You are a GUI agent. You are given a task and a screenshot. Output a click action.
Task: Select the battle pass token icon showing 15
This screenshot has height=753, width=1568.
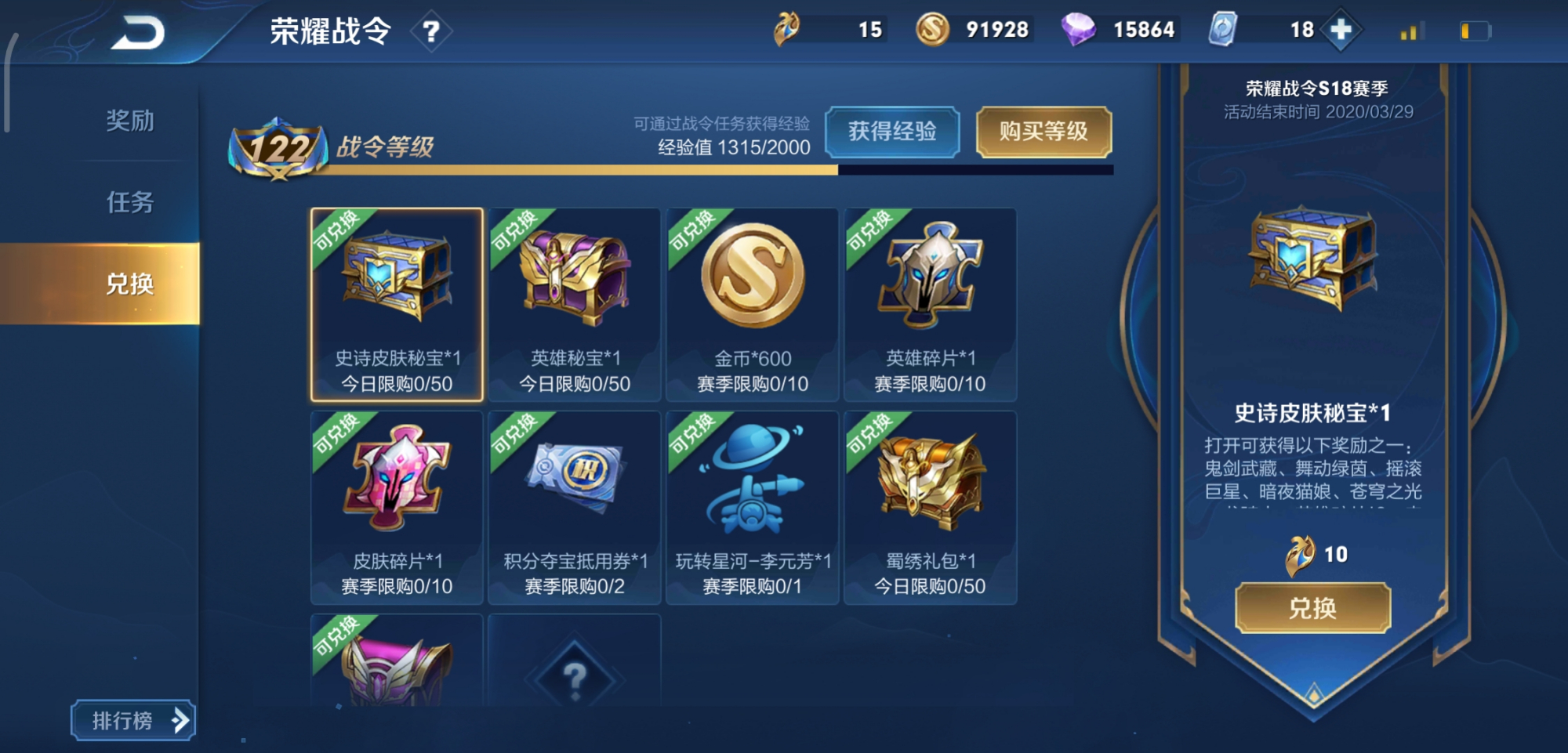tap(787, 27)
